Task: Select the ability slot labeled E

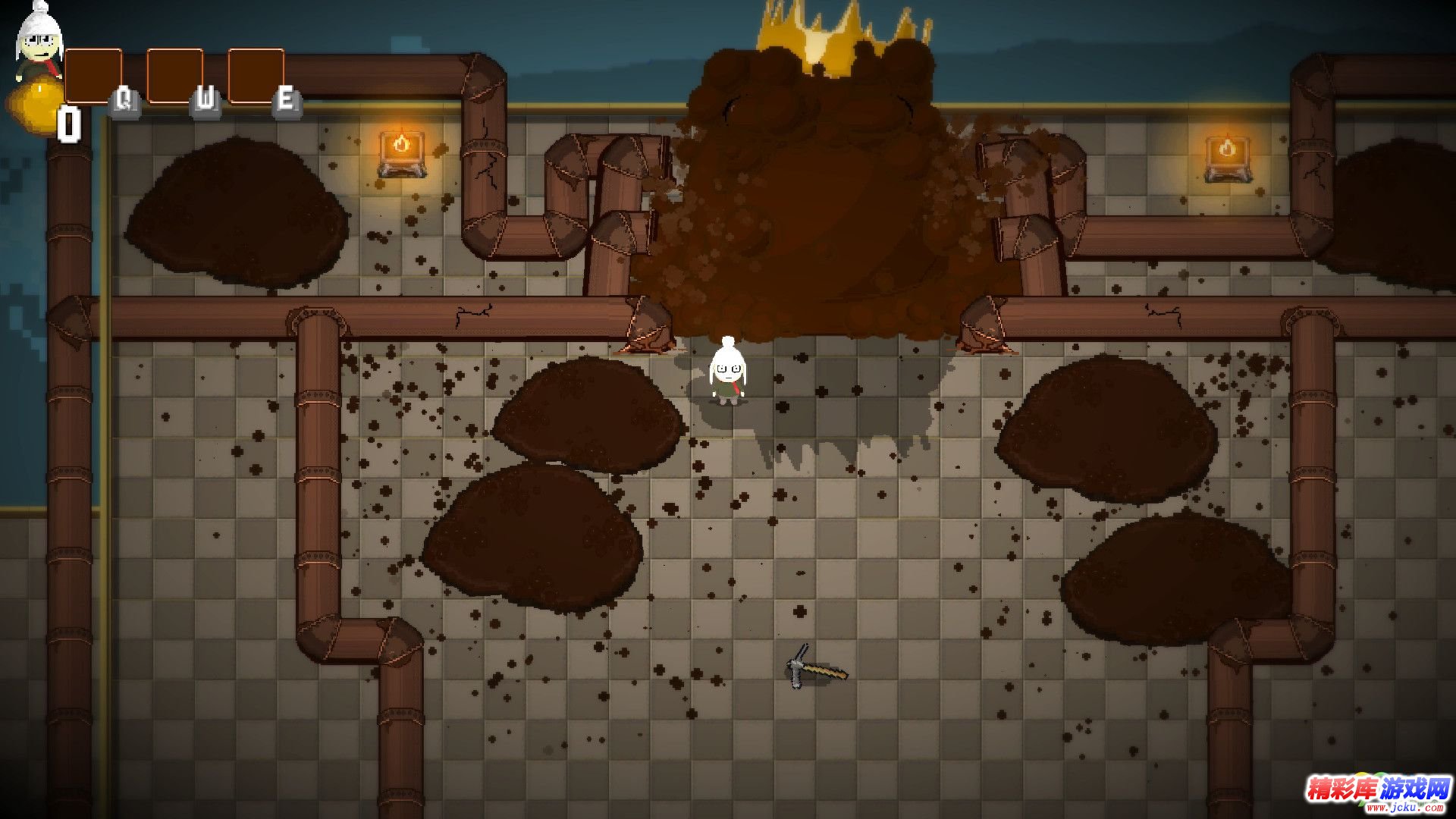Action: click(256, 77)
